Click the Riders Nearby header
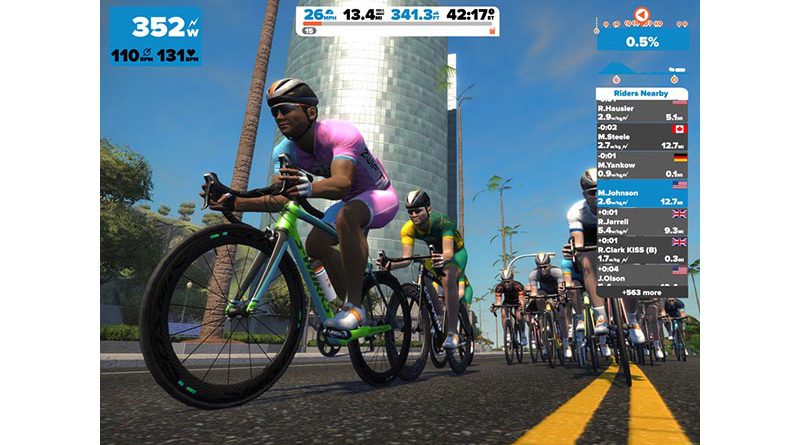The height and width of the screenshot is (445, 800). [643, 90]
